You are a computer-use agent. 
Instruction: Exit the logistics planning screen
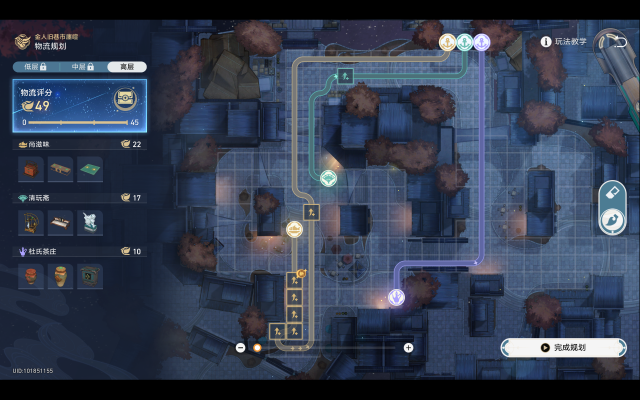[609, 42]
